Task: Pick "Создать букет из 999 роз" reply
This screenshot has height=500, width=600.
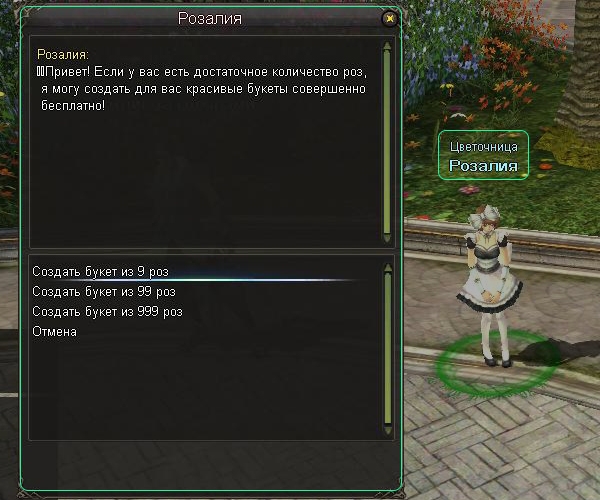Action: click(x=107, y=311)
